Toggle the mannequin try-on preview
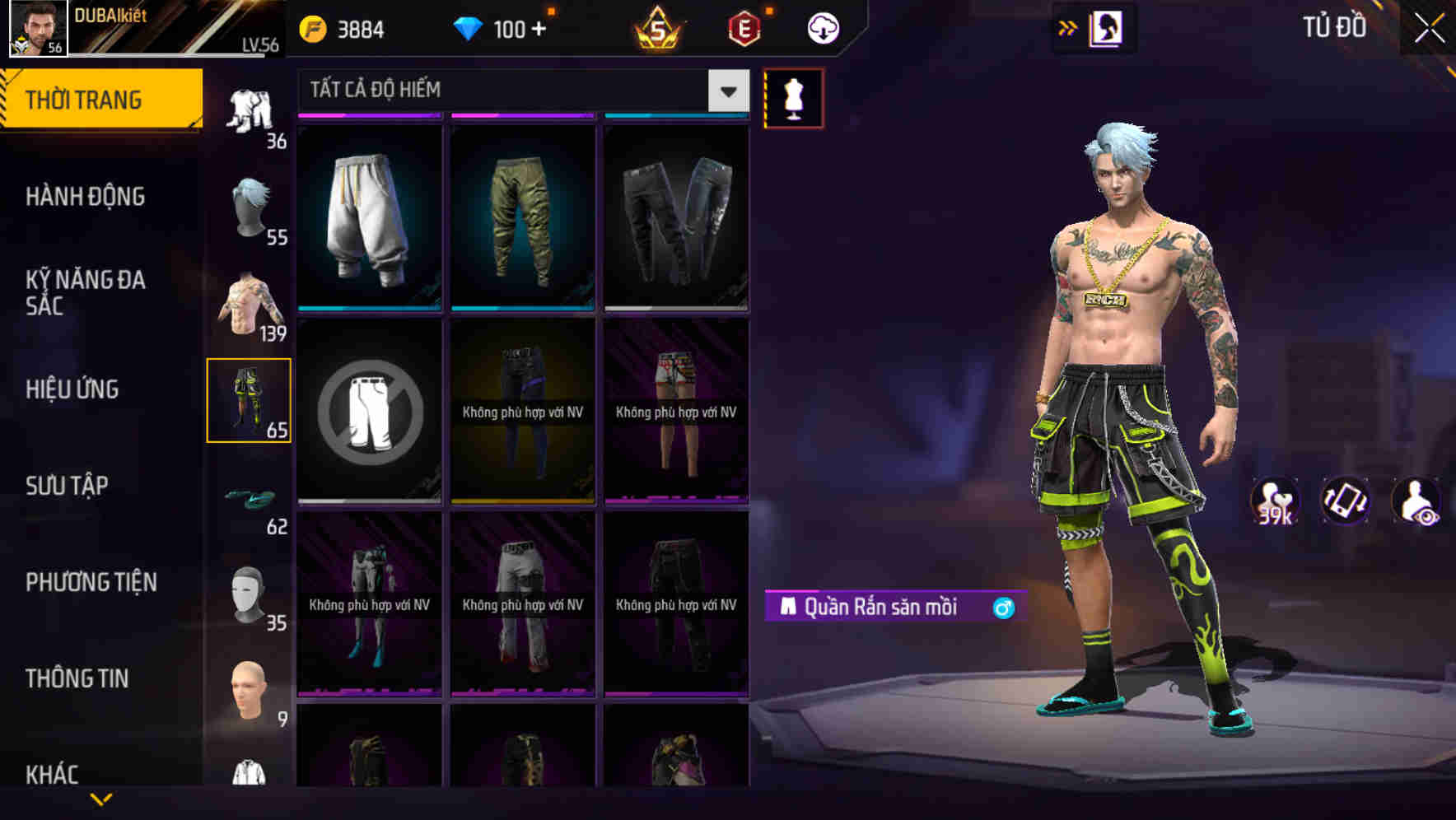This screenshot has width=1456, height=820. [792, 96]
